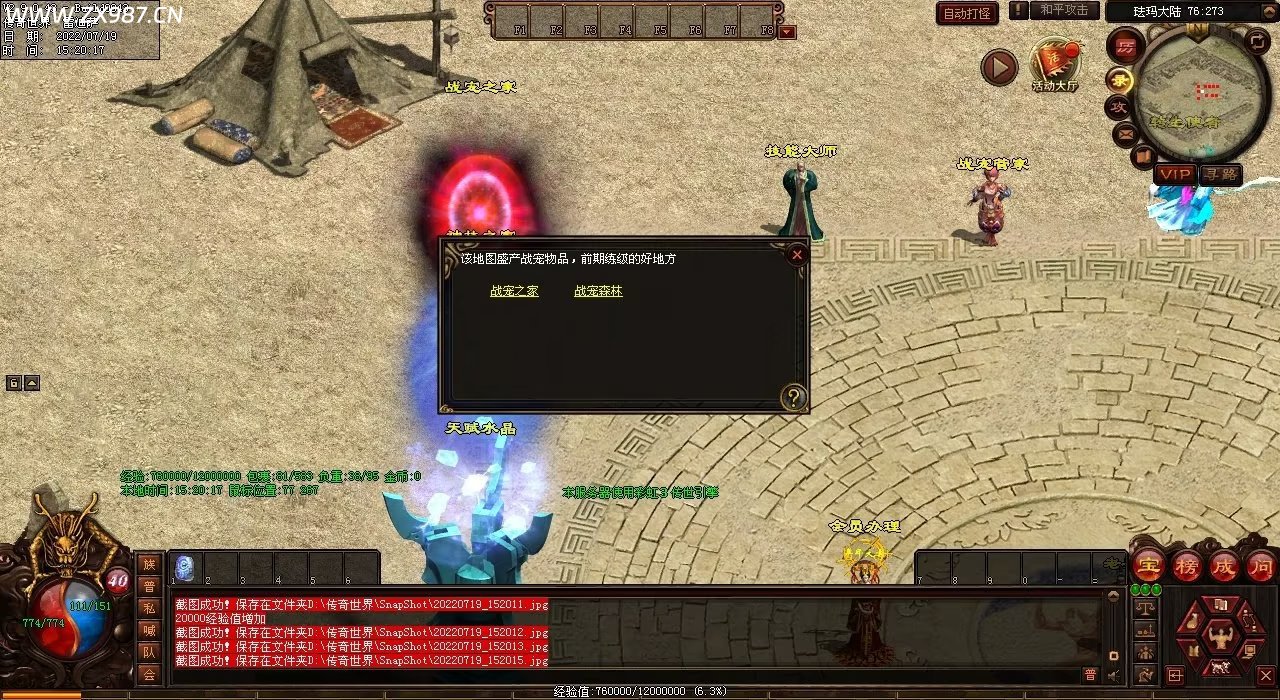This screenshot has height=700, width=1280.
Task: Switch to the 队 team chat channel
Action: click(x=149, y=652)
